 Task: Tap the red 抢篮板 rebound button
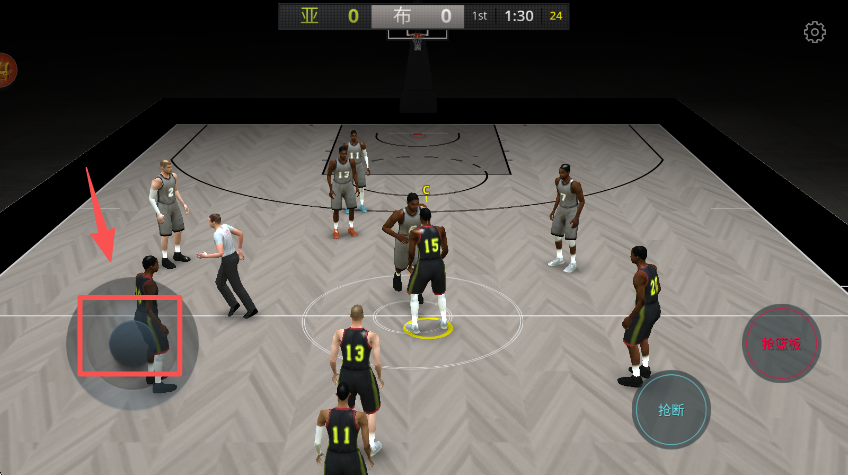[x=781, y=344]
